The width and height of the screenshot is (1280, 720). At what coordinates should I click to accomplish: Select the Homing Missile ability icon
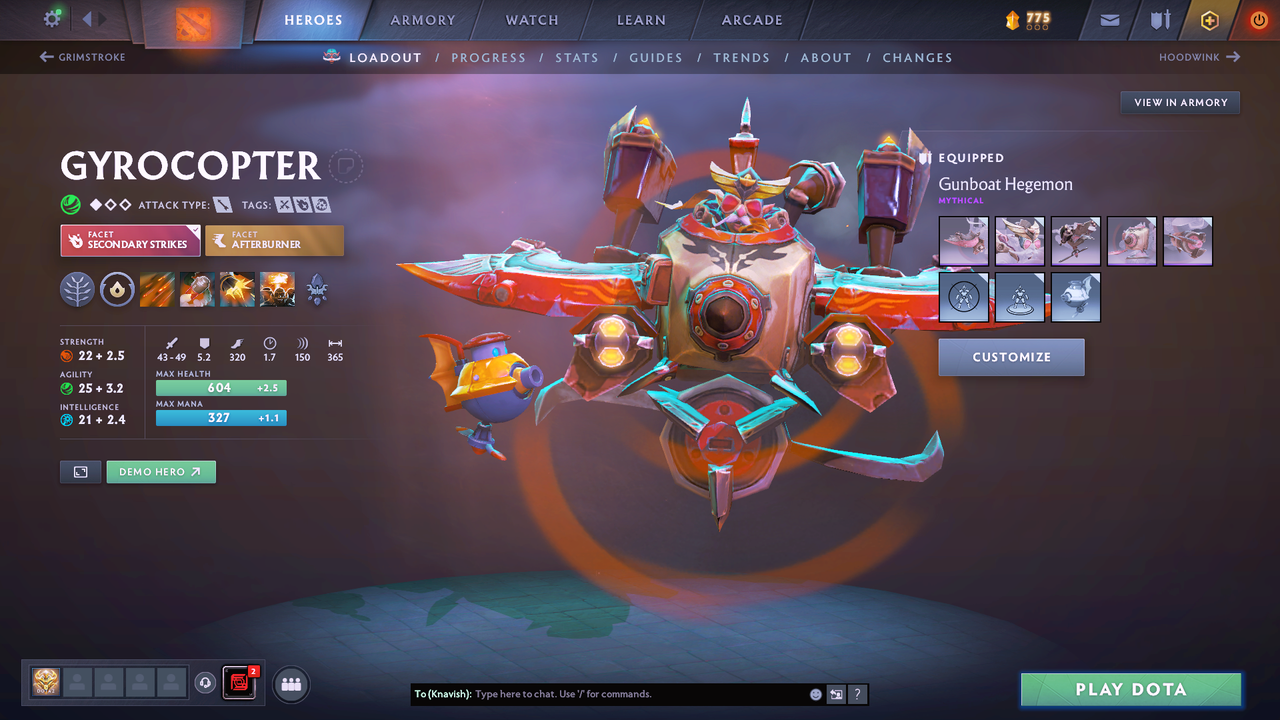point(197,290)
